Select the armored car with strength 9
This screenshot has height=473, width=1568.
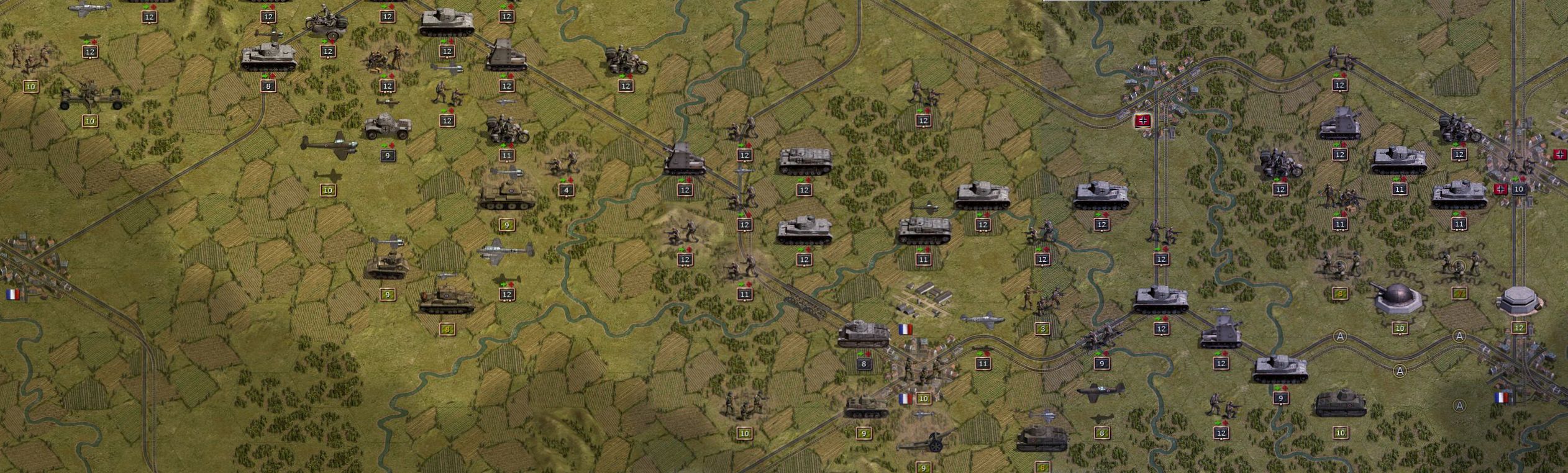387,128
